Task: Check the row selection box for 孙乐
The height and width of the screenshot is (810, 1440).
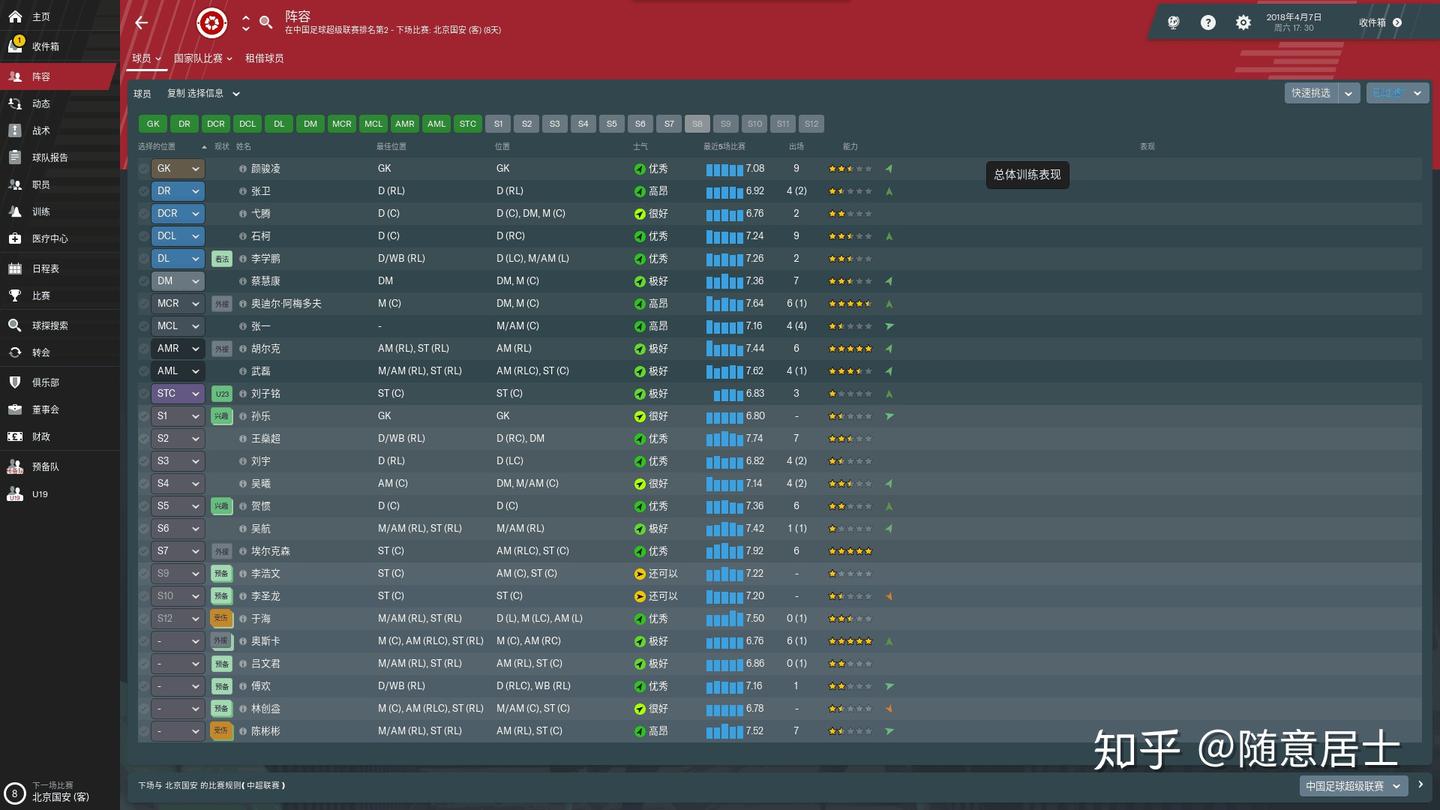Action: click(143, 415)
